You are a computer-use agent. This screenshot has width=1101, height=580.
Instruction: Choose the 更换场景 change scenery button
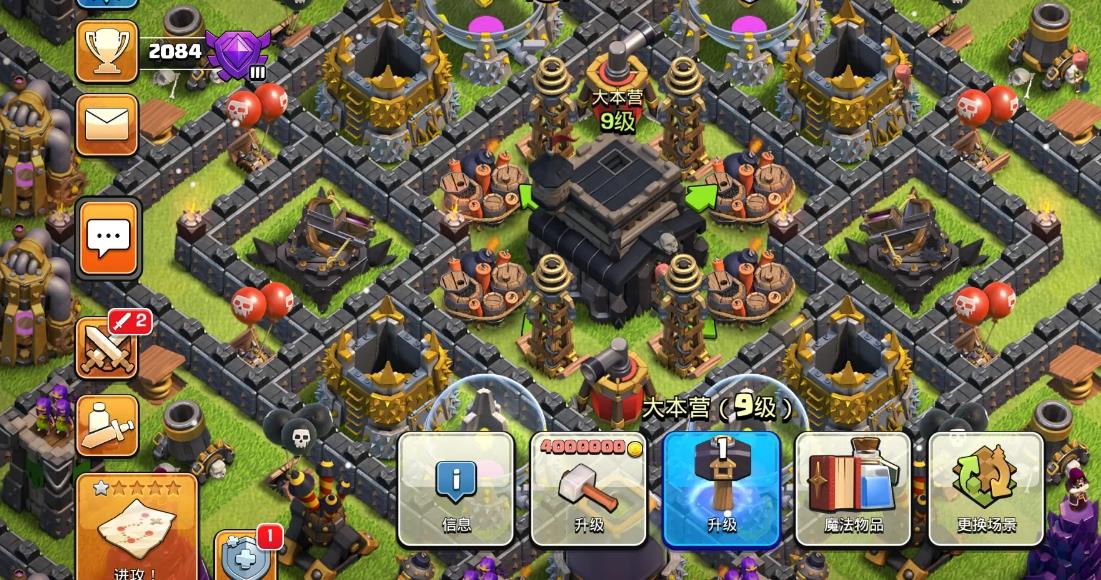click(x=986, y=488)
